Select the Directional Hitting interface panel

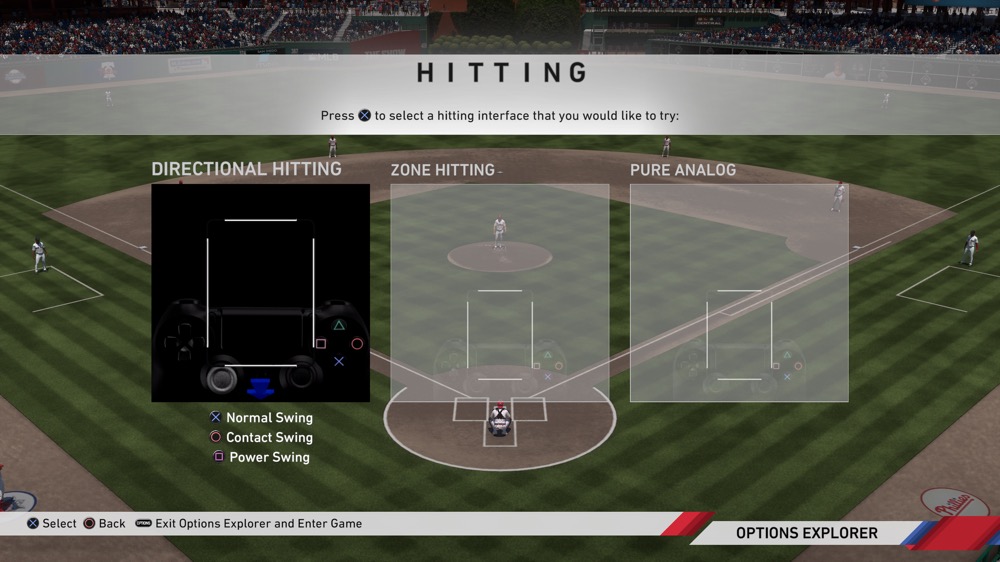[260, 293]
